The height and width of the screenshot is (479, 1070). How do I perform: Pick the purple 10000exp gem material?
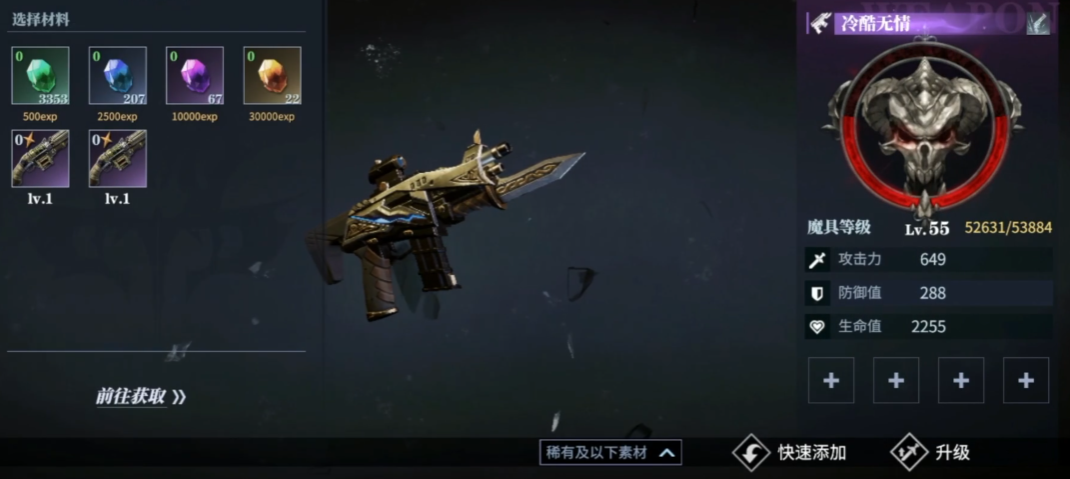(x=195, y=76)
